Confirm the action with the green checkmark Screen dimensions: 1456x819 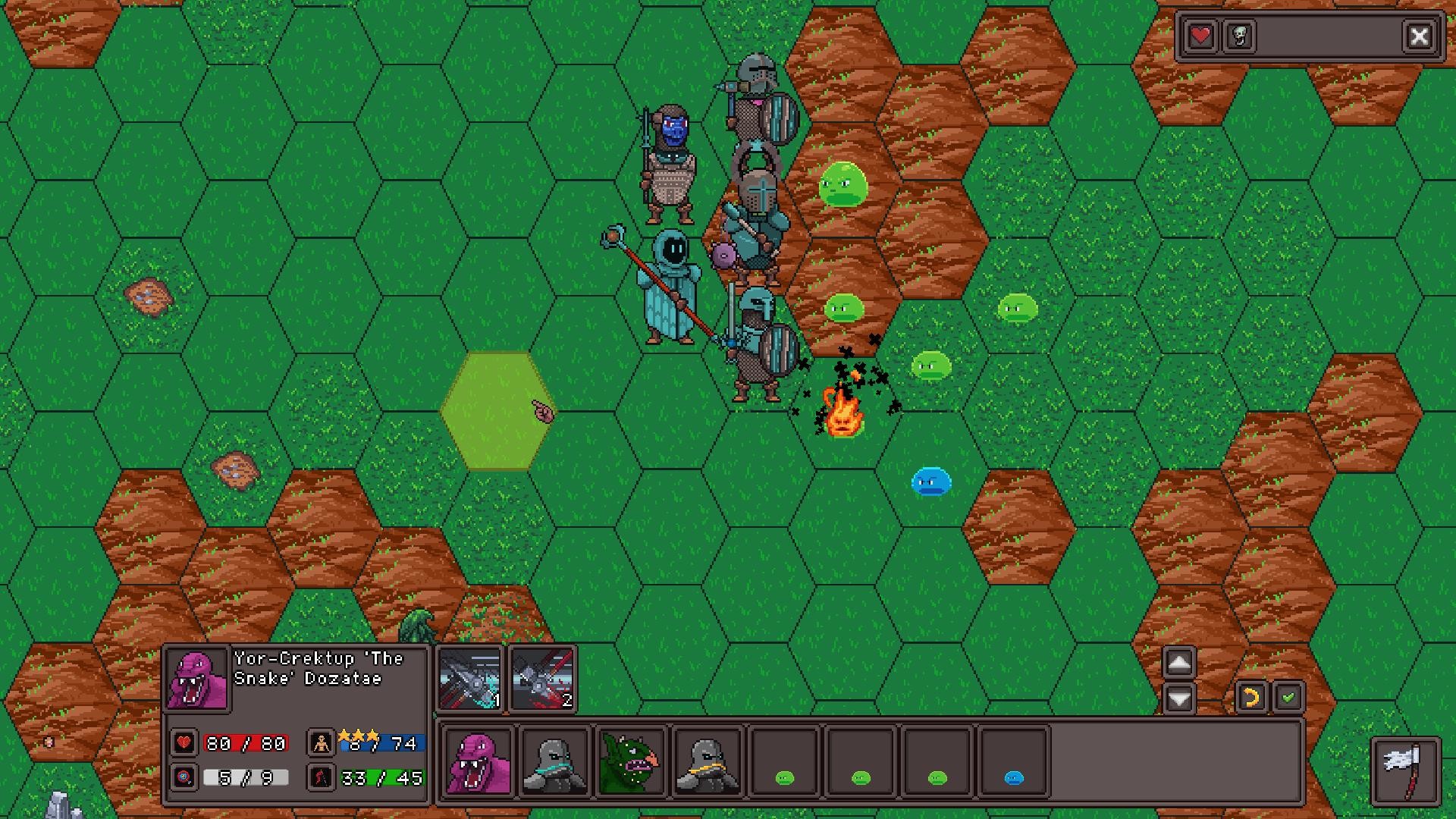(x=1288, y=695)
